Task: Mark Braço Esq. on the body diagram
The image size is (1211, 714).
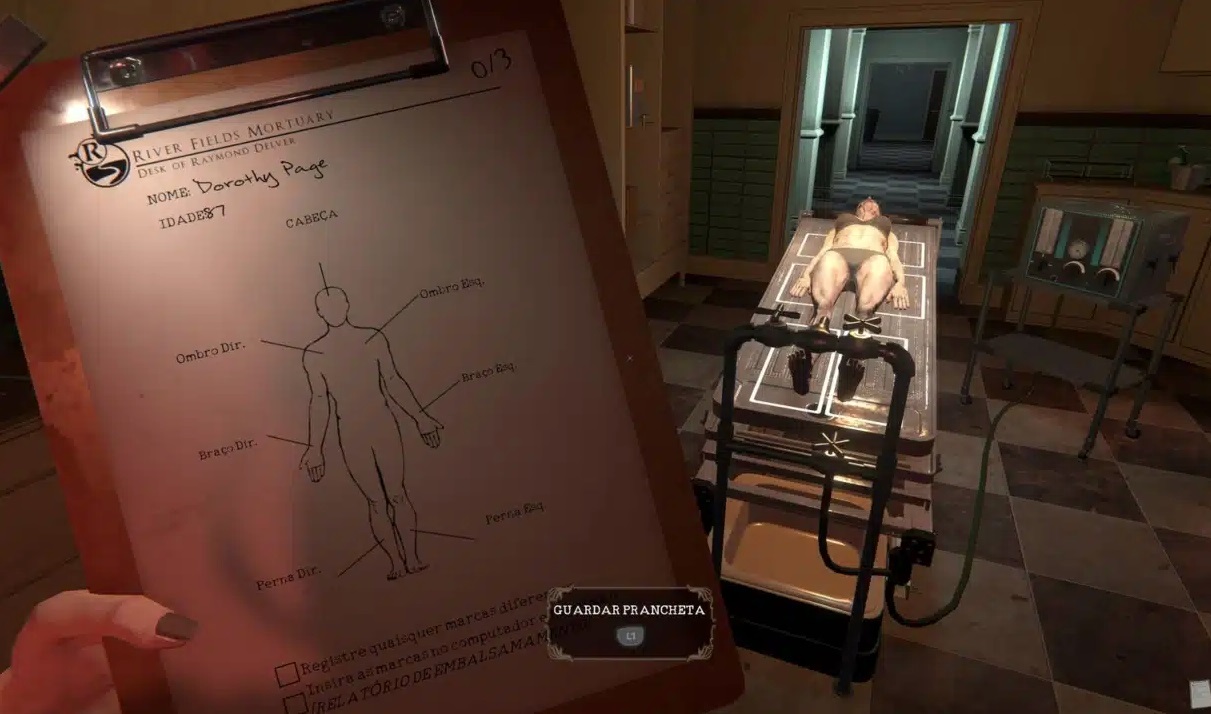Action: pyautogui.click(x=489, y=376)
